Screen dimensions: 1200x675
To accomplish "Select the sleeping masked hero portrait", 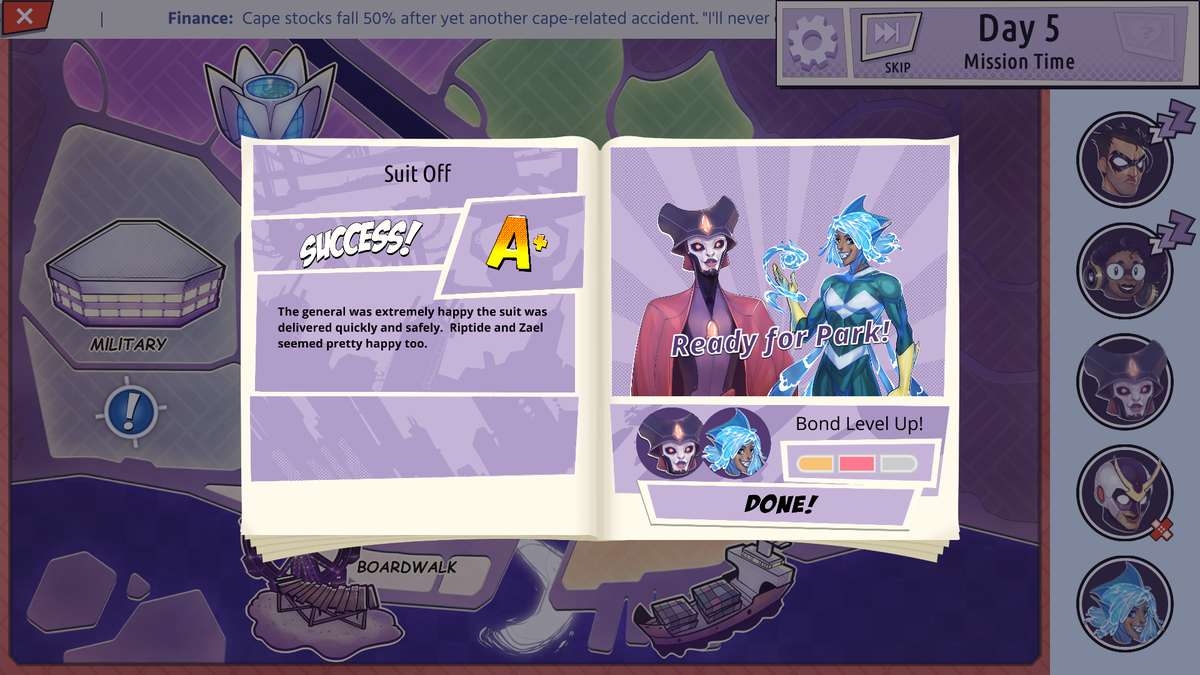I will [x=1124, y=159].
